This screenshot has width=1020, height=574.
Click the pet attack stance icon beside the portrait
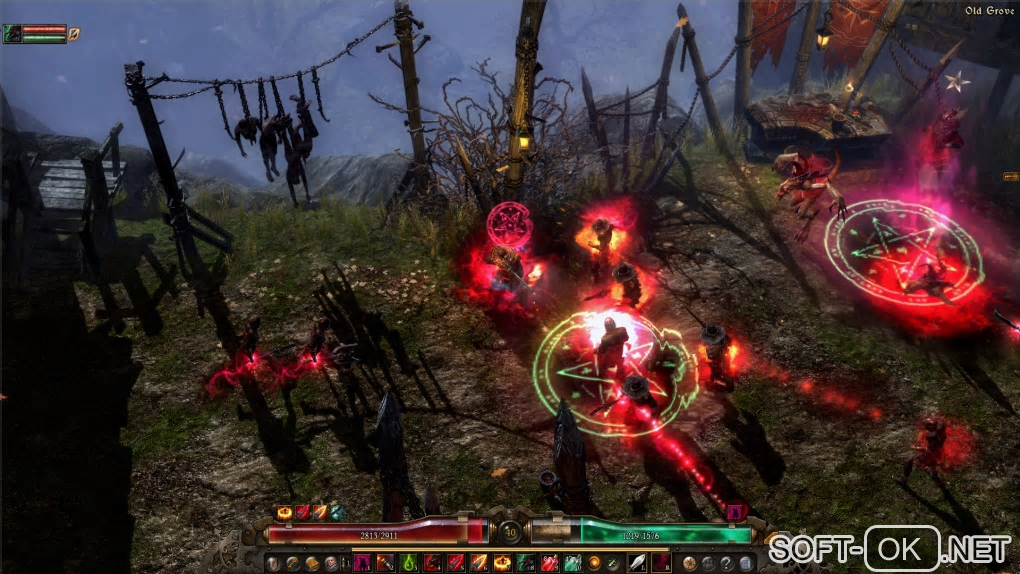click(74, 33)
